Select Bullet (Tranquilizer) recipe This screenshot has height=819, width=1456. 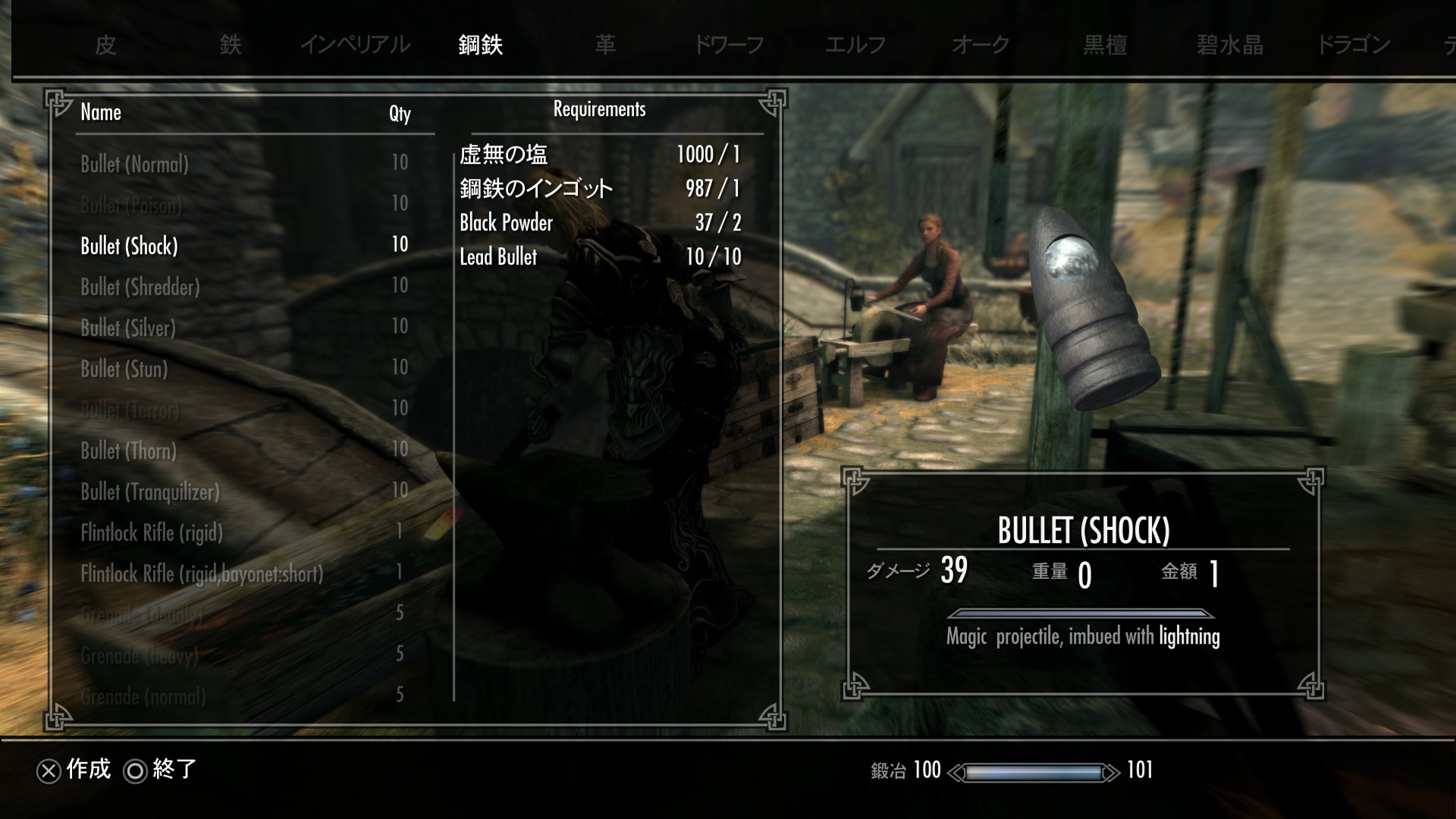pos(150,491)
